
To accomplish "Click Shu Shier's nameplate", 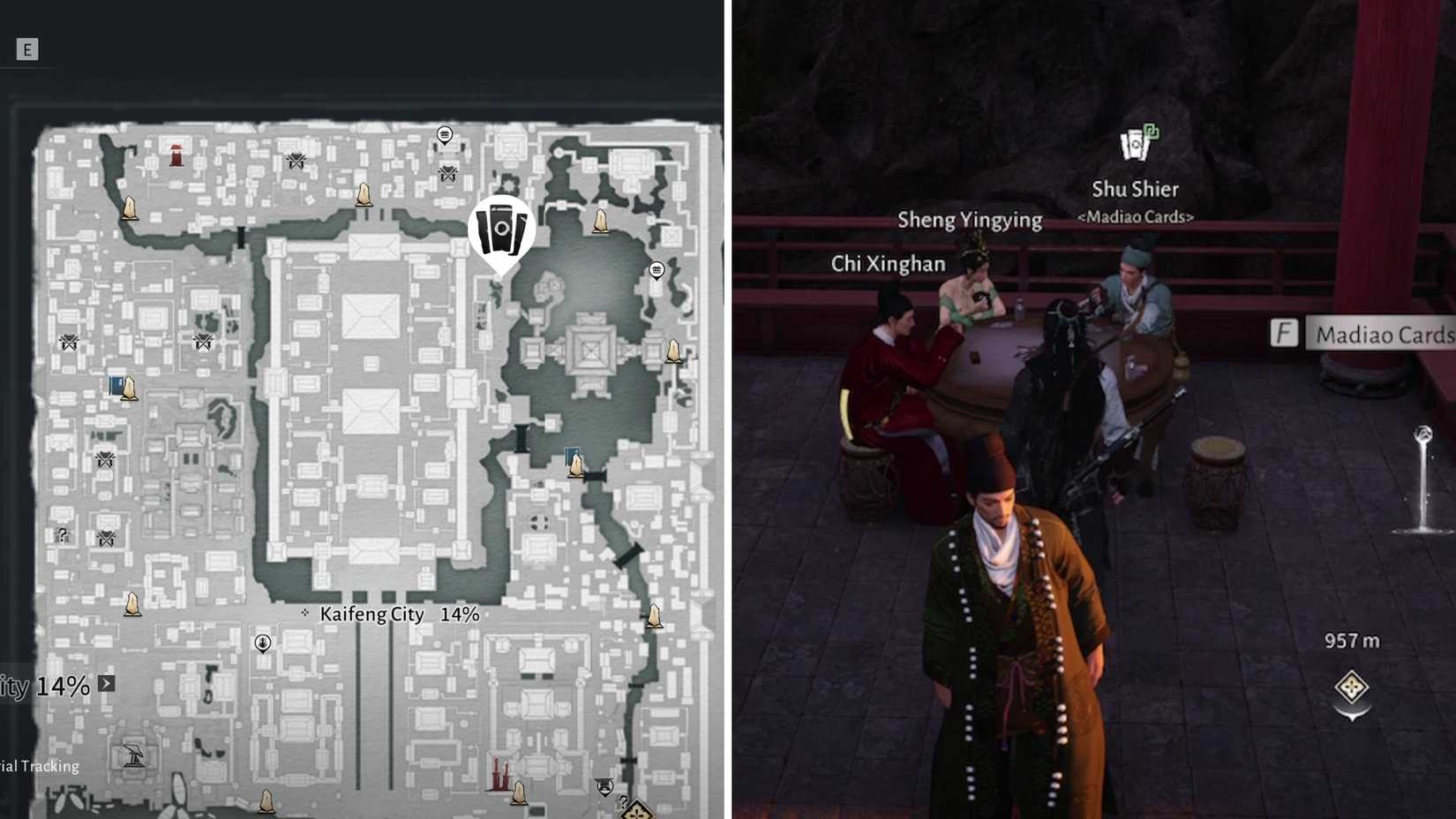I will point(1137,189).
